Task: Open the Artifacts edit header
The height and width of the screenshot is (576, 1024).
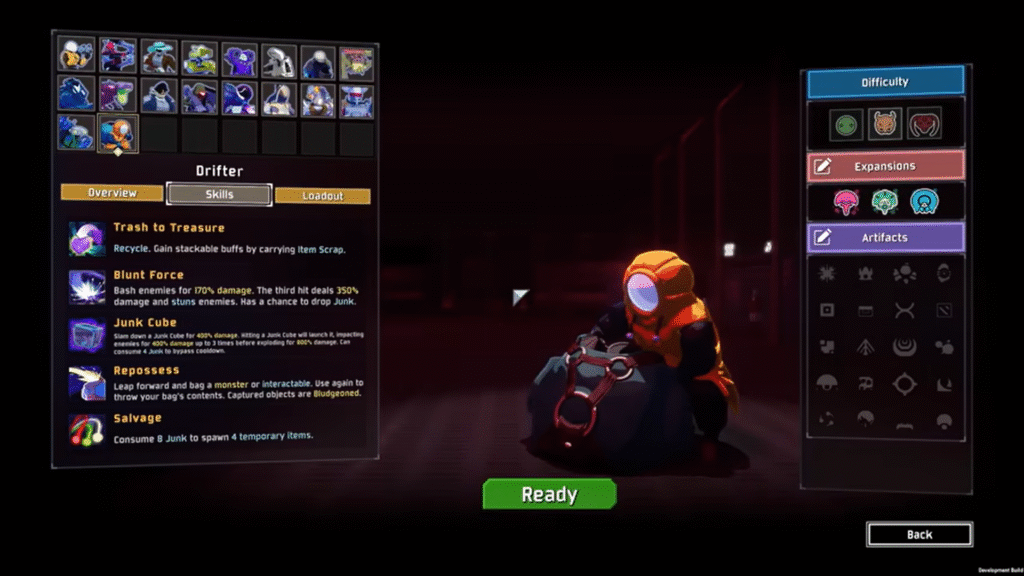Action: point(885,237)
